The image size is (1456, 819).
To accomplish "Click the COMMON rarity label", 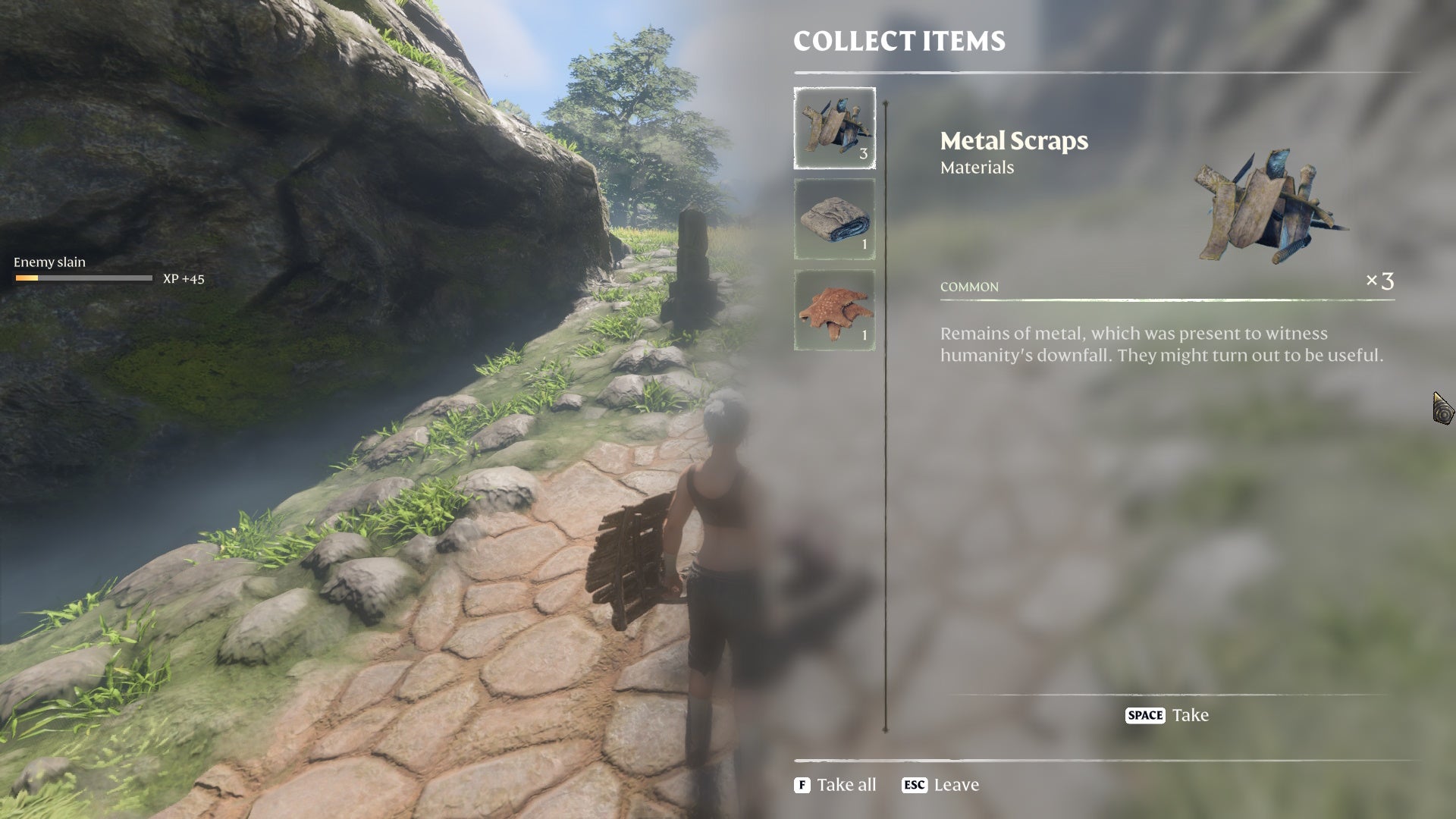I will coord(968,287).
